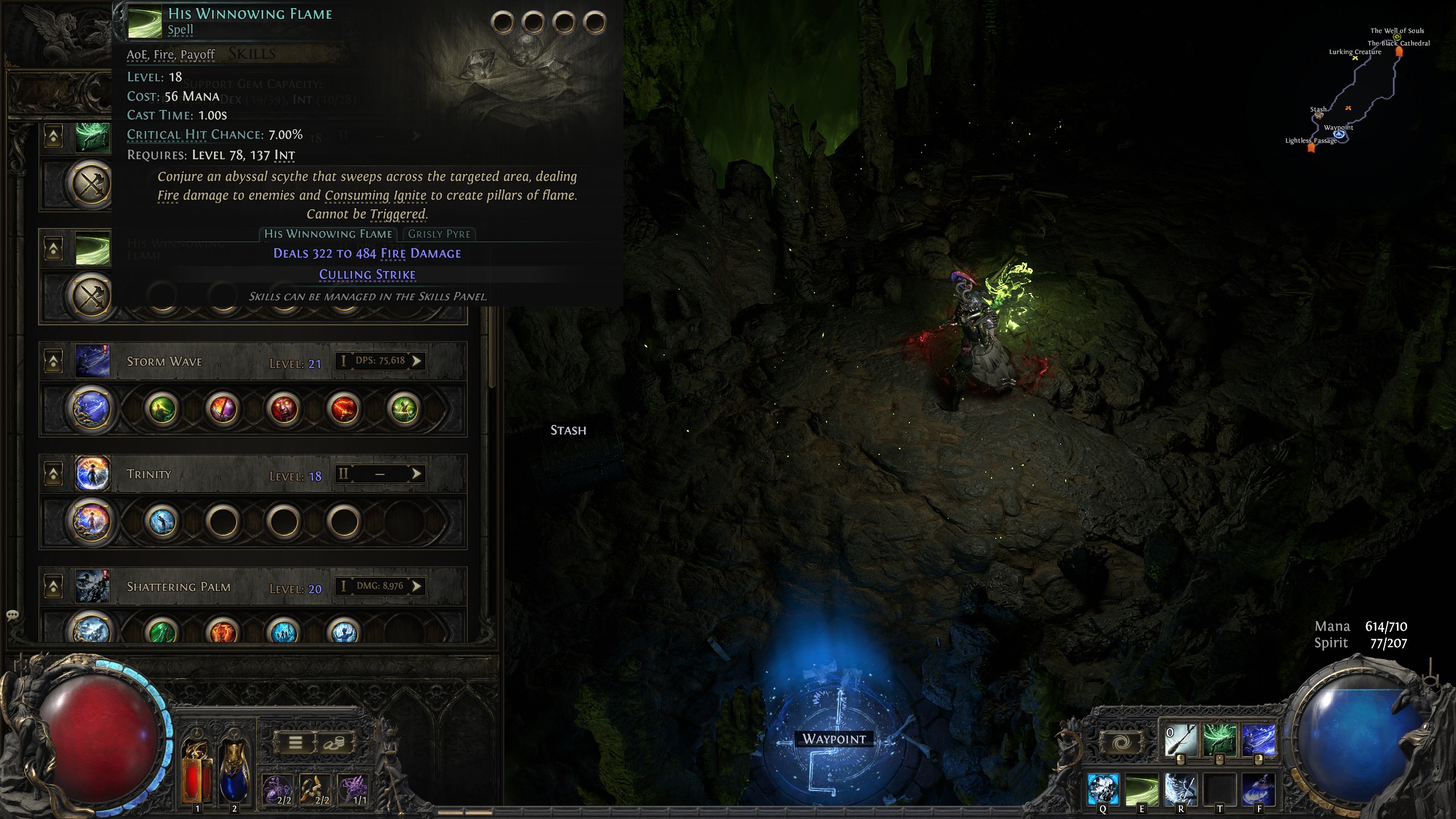Collapse the Shattering Palm skill row

pyautogui.click(x=53, y=586)
